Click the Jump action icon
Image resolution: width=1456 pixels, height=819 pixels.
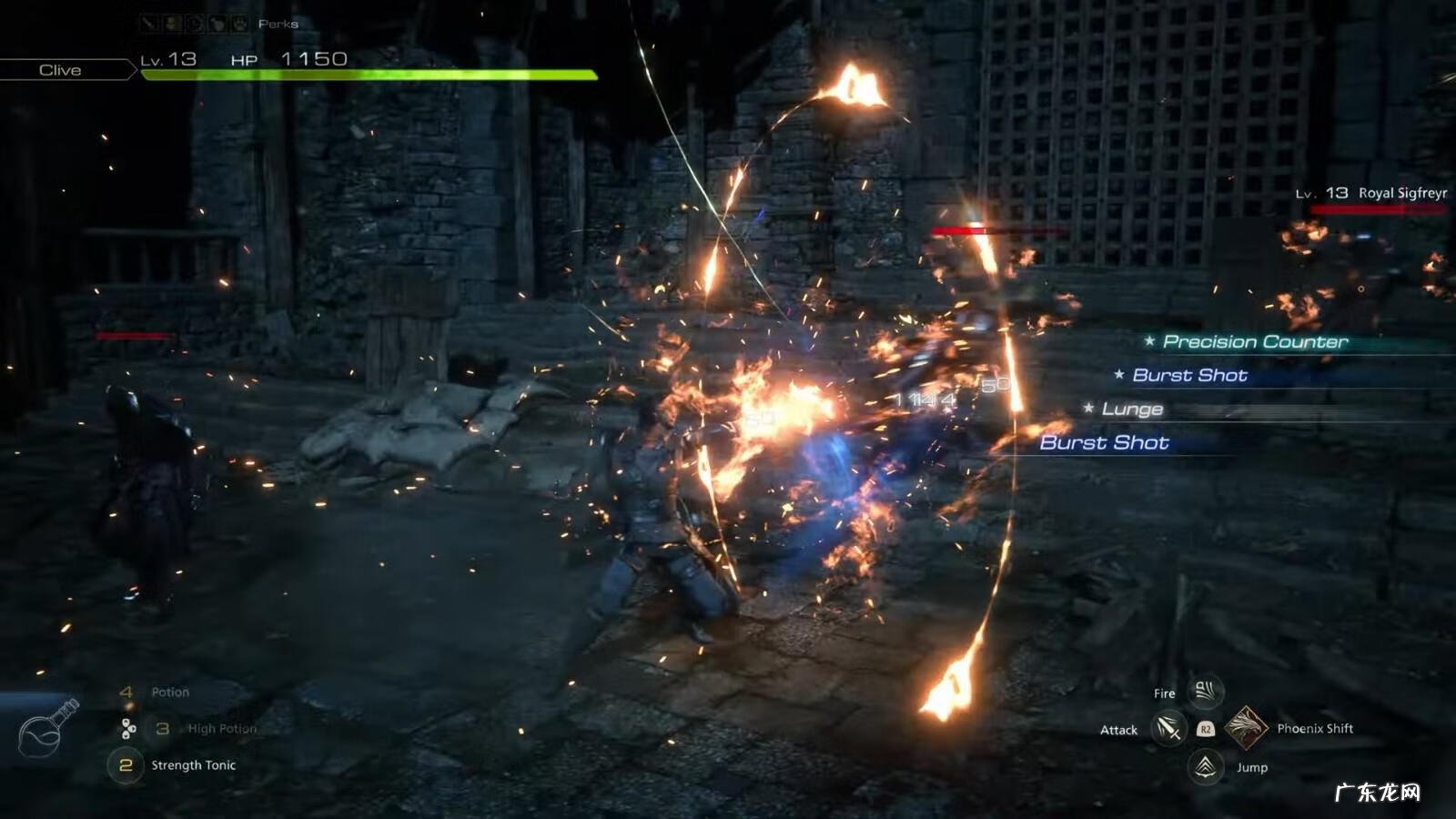pos(1206,767)
